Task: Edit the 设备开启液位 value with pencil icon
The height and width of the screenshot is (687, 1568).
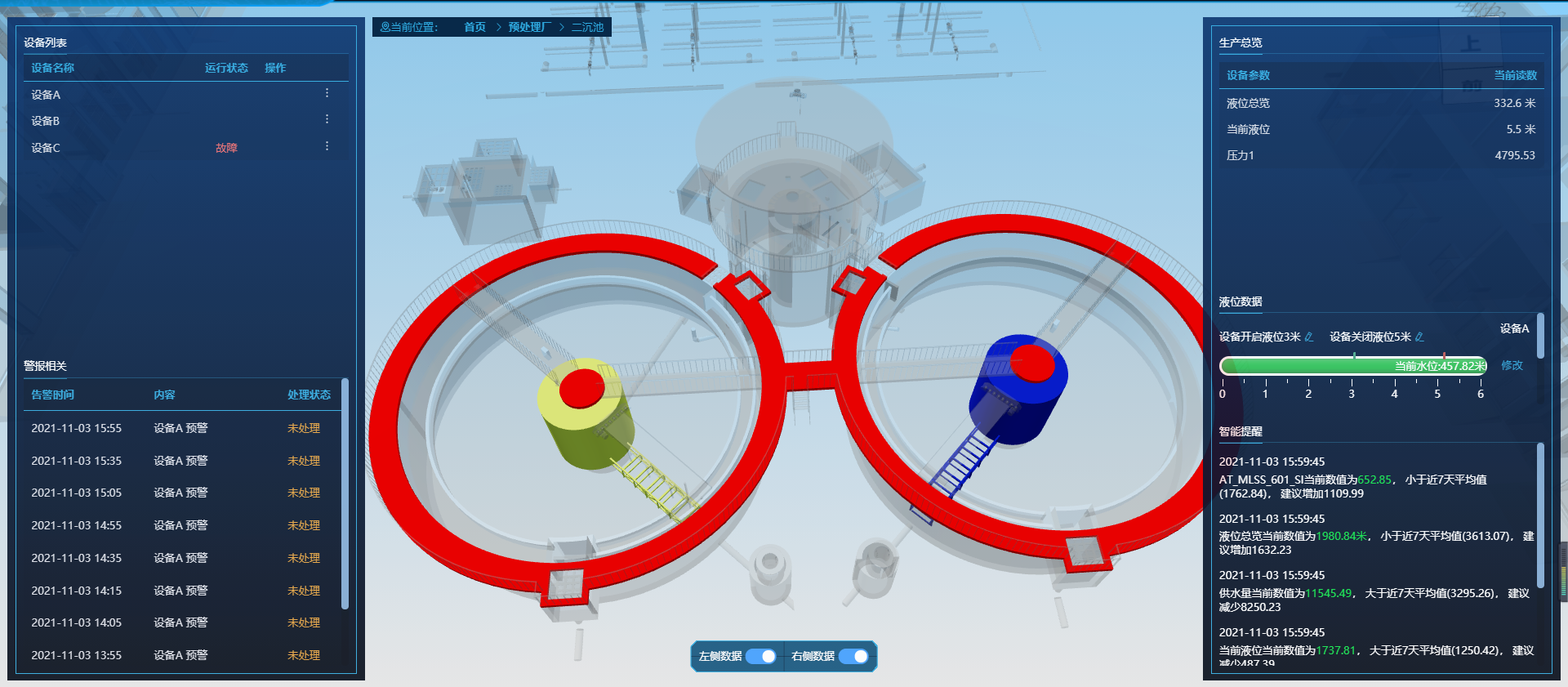Action: click(x=1309, y=337)
